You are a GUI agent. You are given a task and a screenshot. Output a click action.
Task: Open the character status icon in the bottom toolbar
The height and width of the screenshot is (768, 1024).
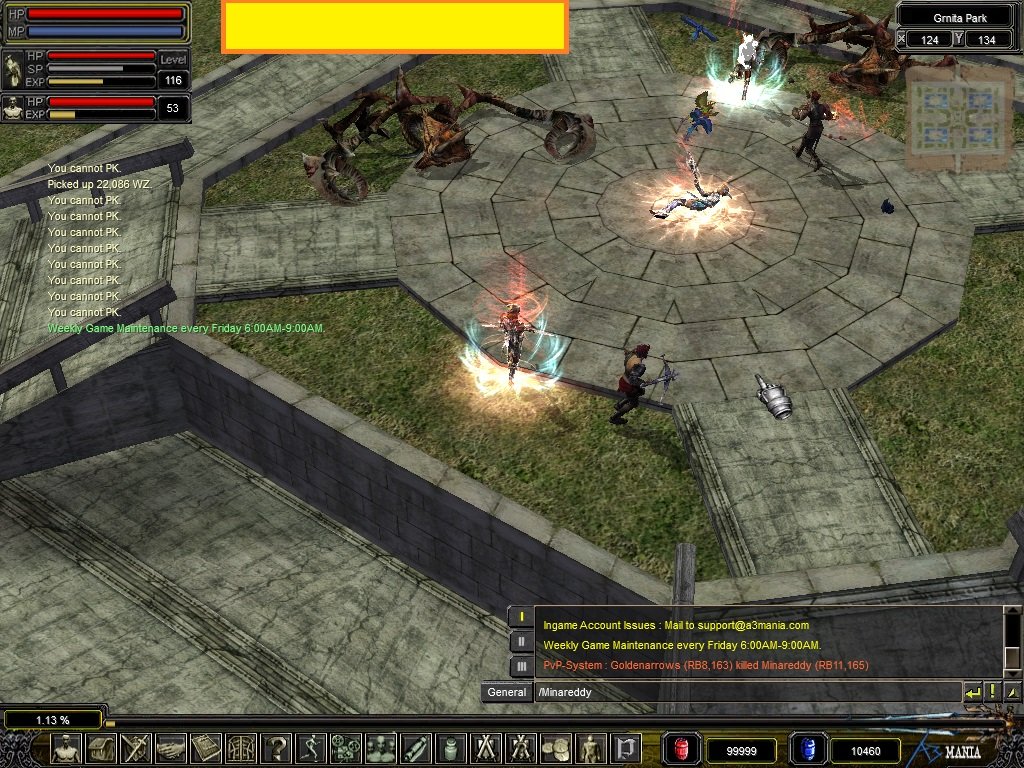67,748
